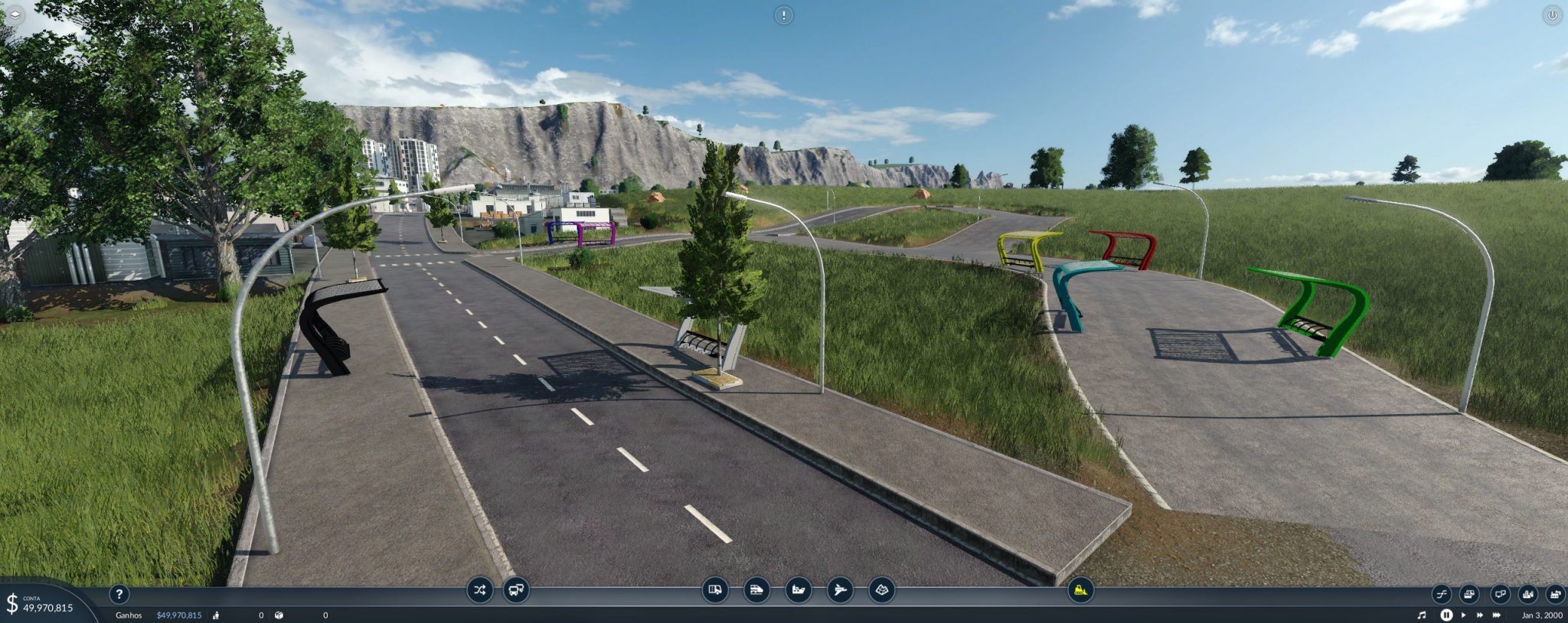Expand the industry overview panel
Screen dimensions: 1568x623
[x=1557, y=594]
